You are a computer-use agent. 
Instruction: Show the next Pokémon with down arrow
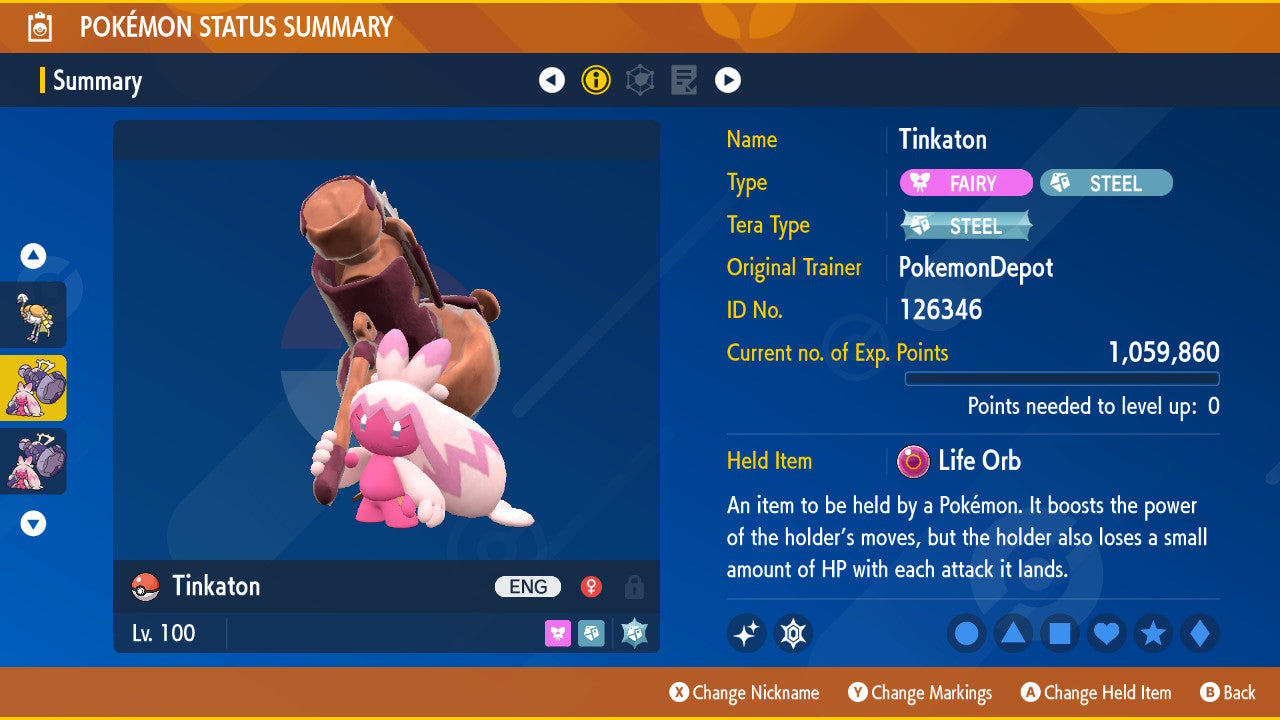click(33, 523)
